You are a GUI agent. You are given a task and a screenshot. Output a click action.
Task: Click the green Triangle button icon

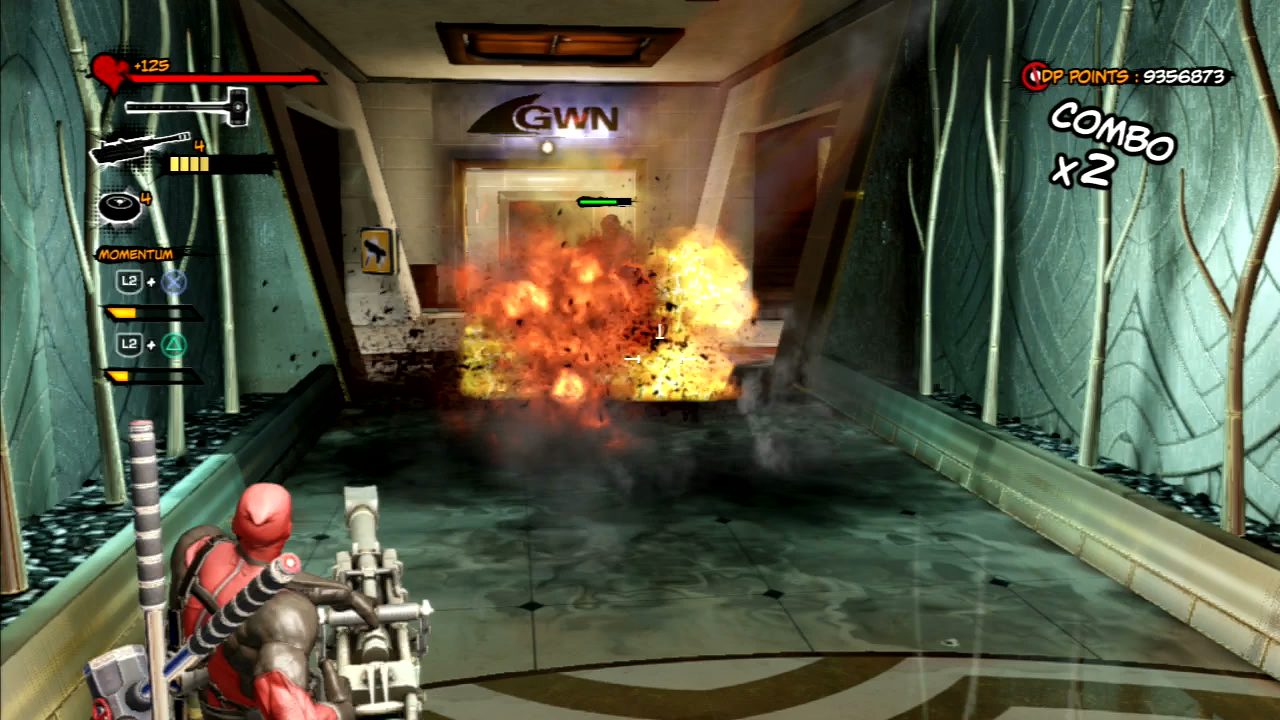click(x=172, y=344)
